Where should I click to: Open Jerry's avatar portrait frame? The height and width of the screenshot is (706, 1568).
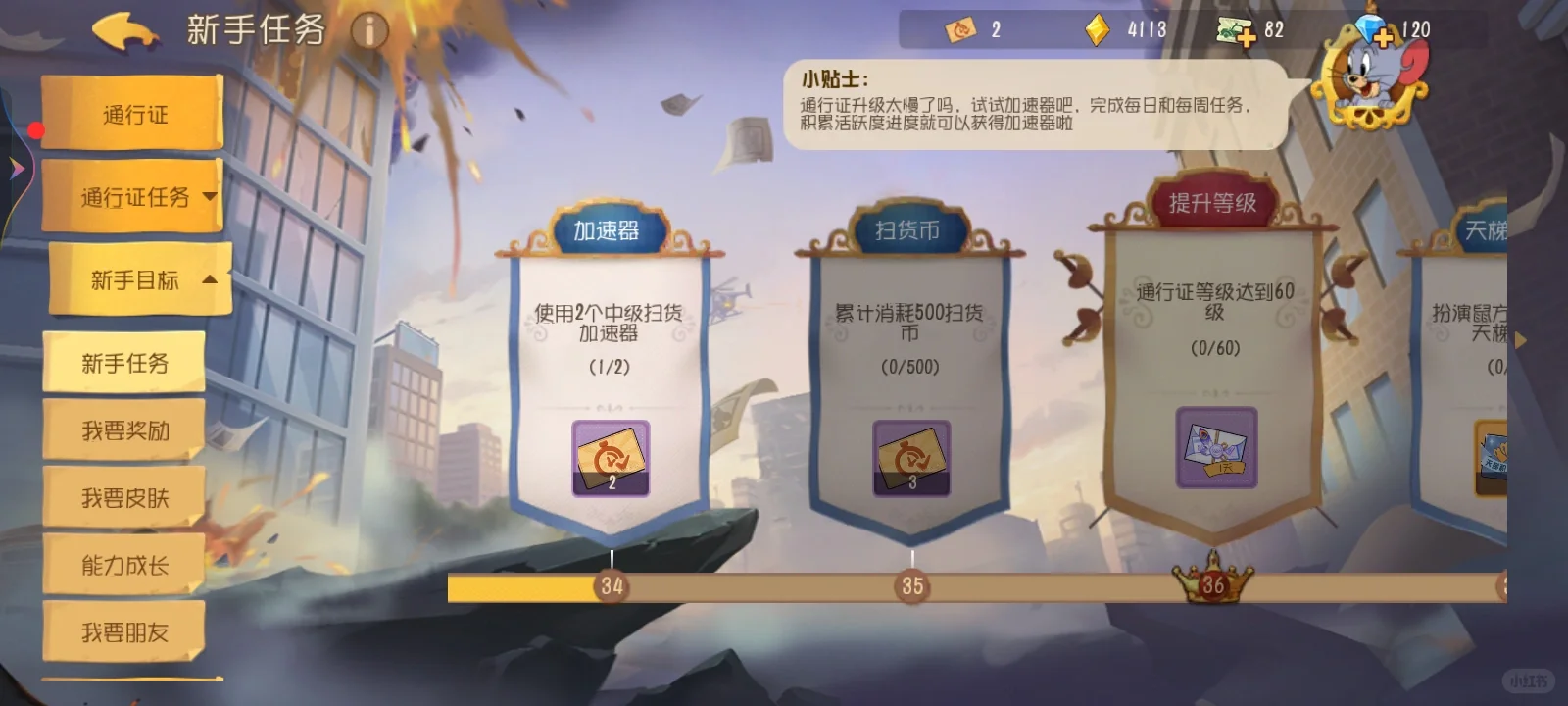1370,78
